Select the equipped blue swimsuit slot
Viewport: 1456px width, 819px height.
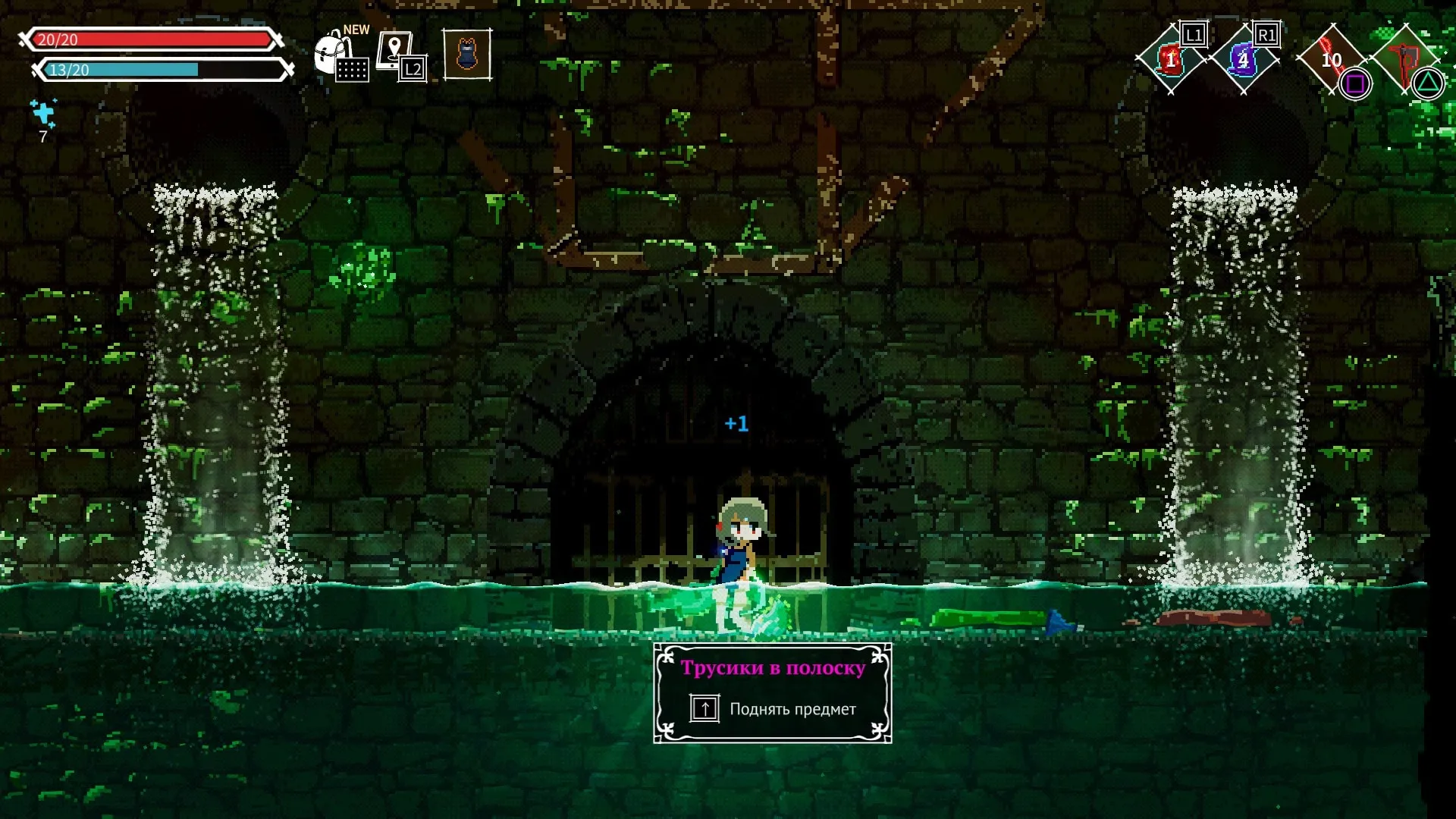point(467,55)
